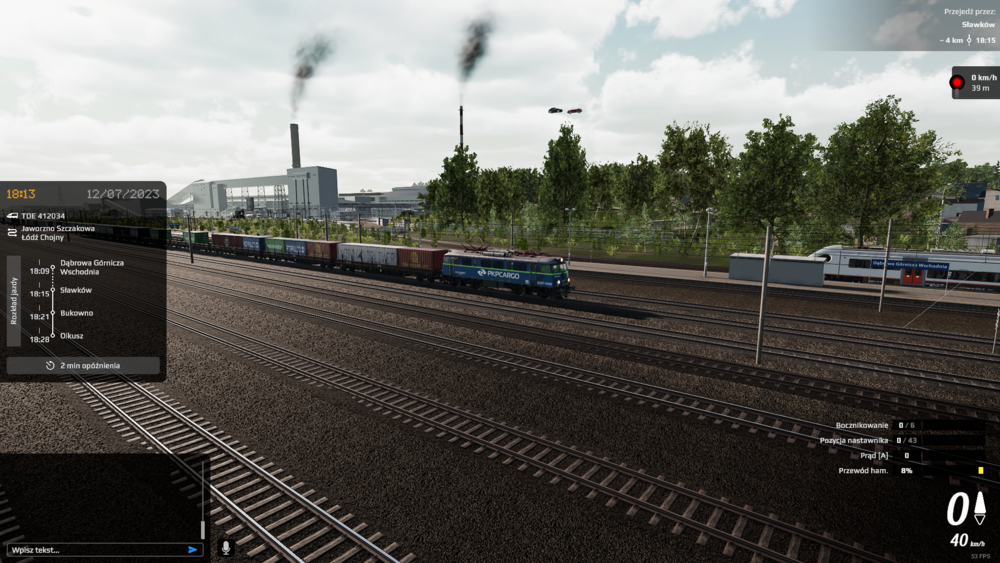This screenshot has height=563, width=1000.
Task: Select the Sławków stop in the timetable
Action: 76,290
